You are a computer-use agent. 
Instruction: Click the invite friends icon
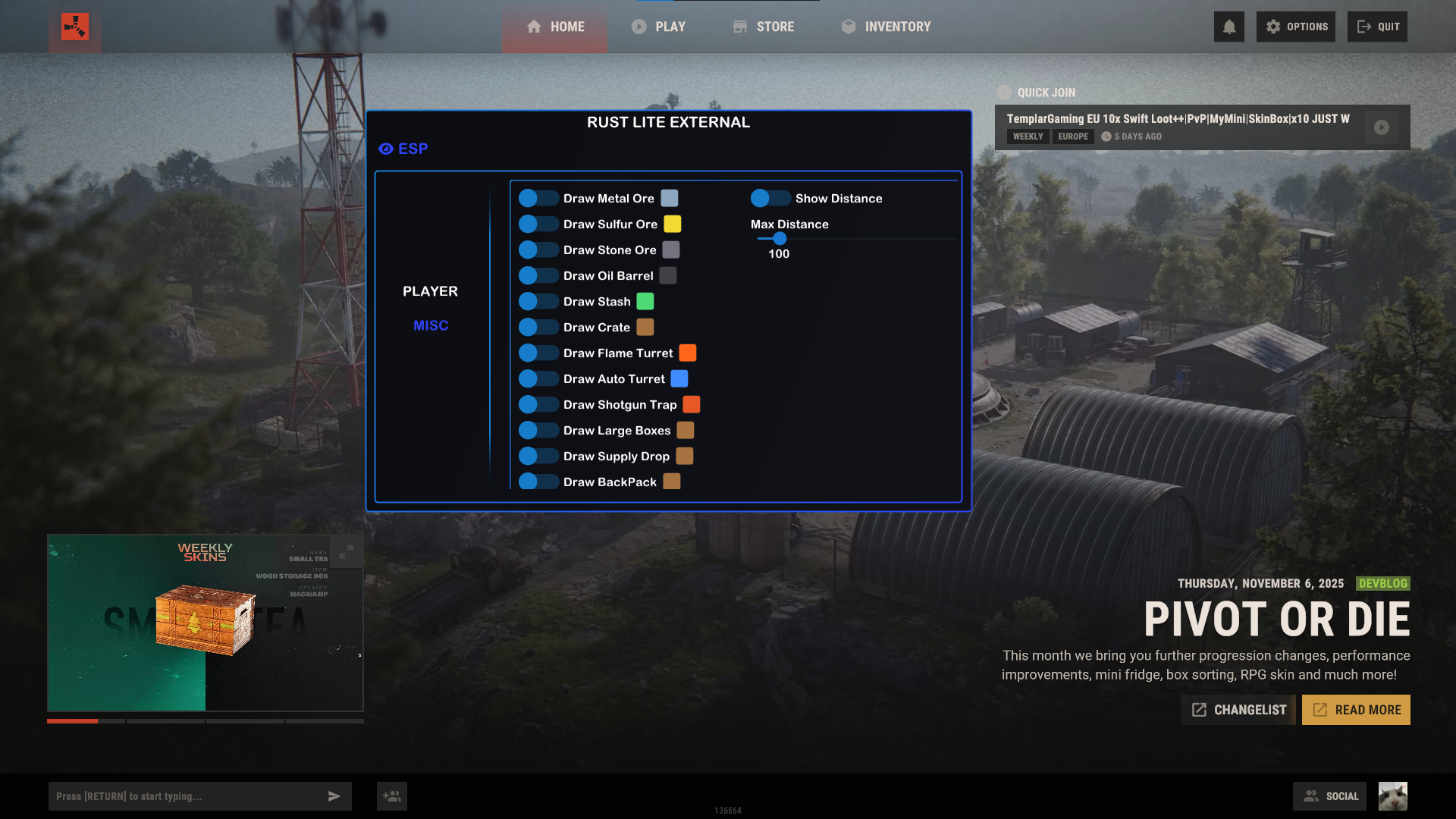(x=392, y=796)
